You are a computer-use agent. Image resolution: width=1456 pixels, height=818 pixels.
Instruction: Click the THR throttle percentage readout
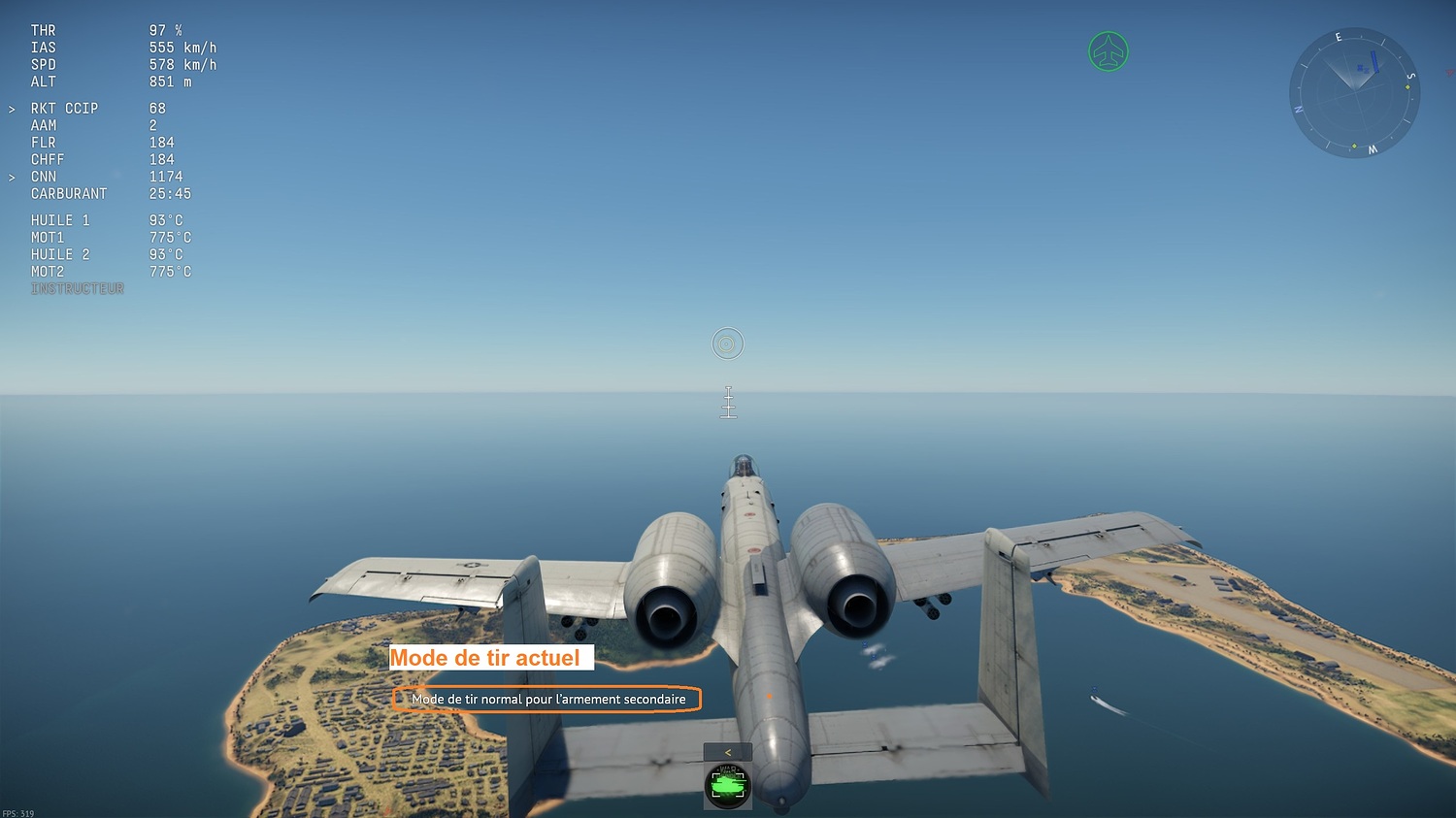43,29
